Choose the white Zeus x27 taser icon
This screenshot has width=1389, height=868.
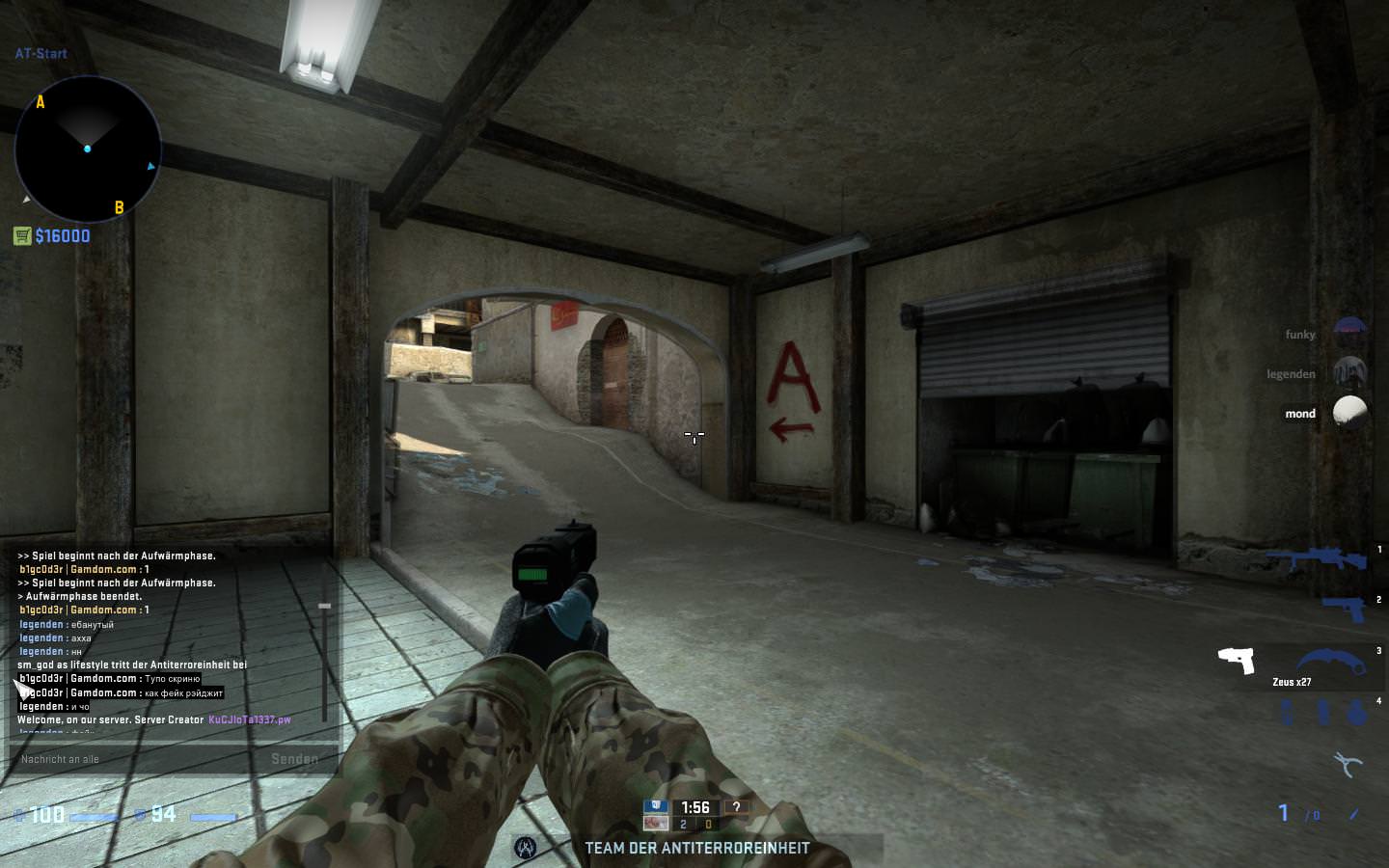[x=1237, y=661]
